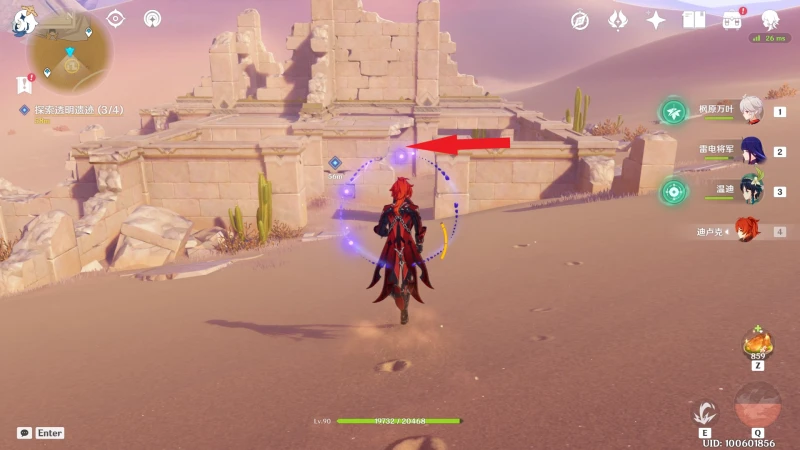Open the wish star icon
The width and height of the screenshot is (800, 450).
[656, 20]
